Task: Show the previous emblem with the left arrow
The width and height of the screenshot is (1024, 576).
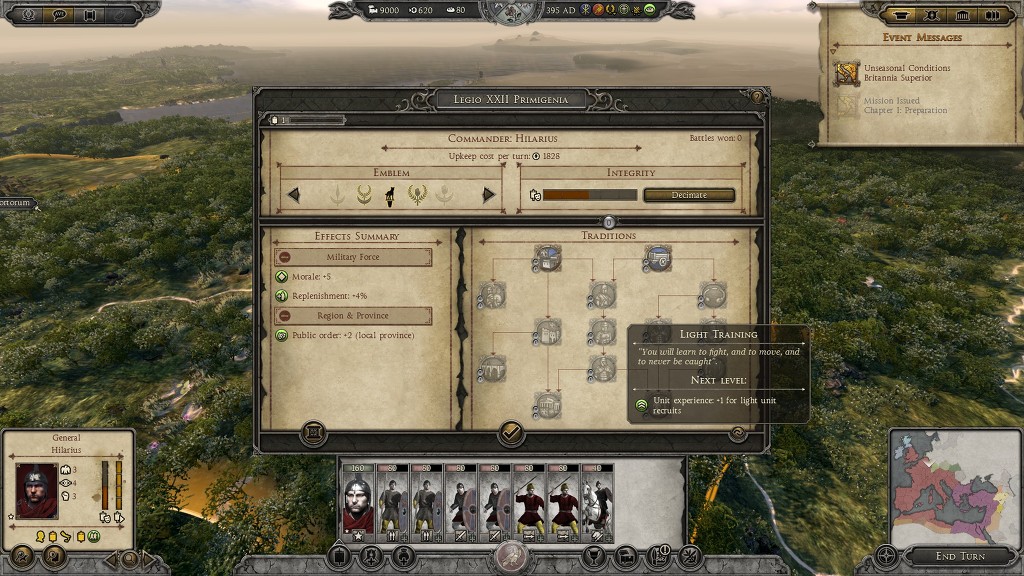Action: [294, 195]
